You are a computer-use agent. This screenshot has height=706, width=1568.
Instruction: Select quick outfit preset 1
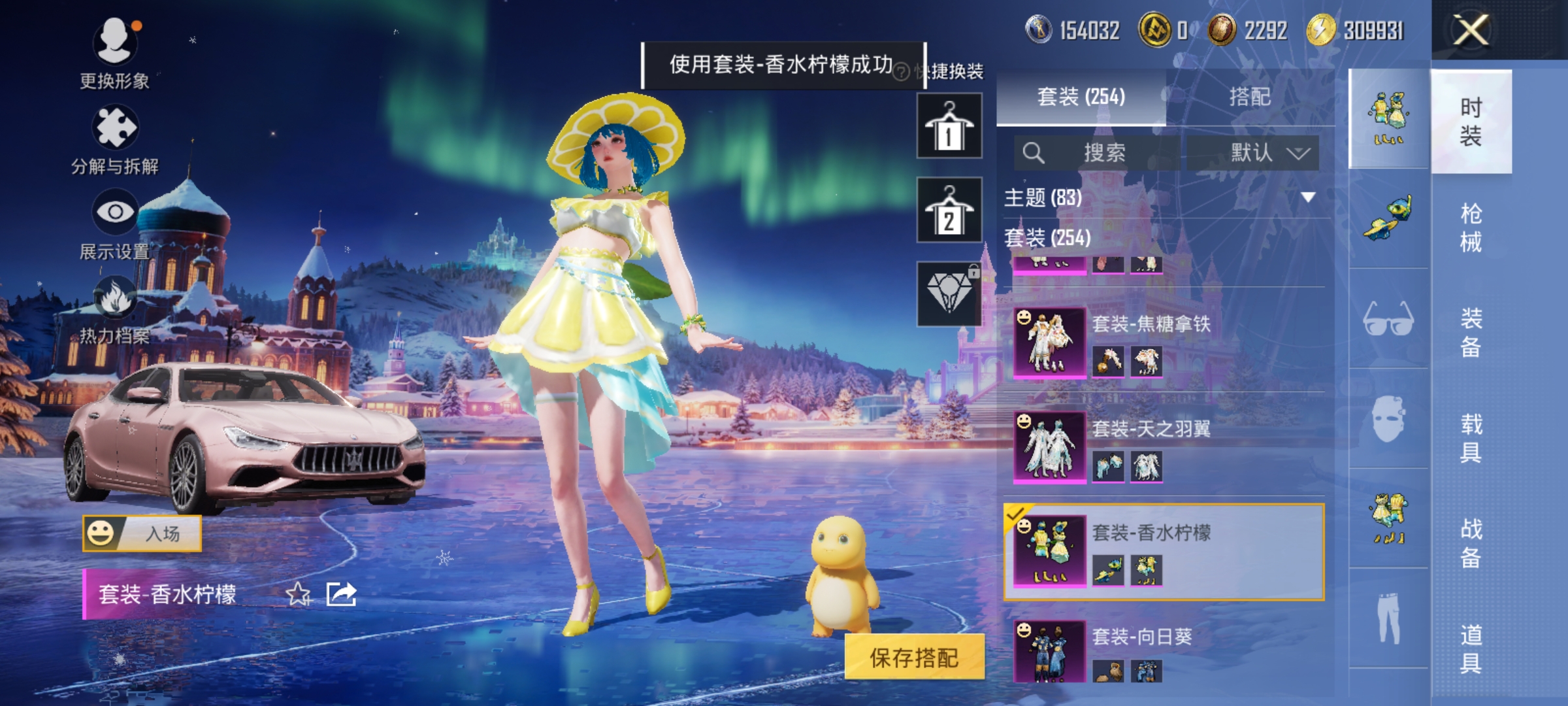point(949,126)
